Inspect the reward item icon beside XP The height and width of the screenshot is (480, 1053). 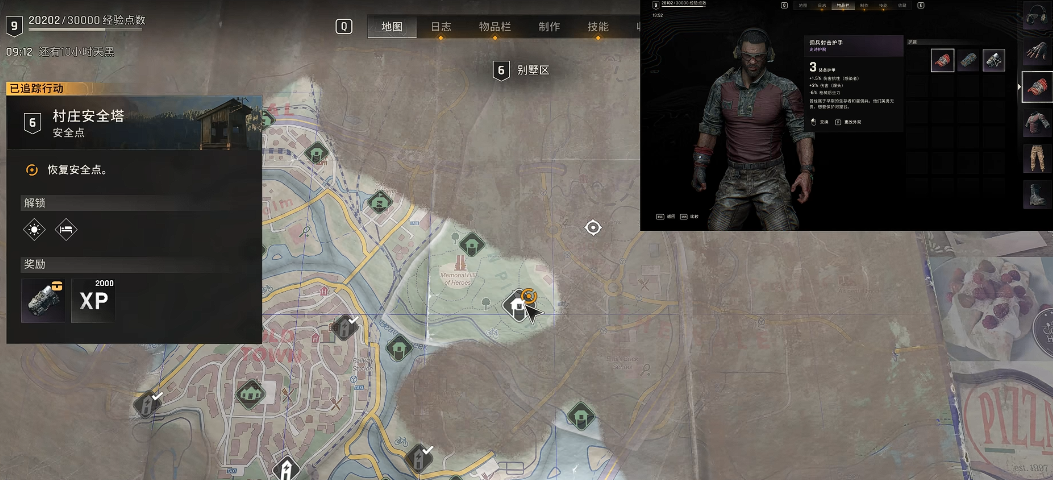(44, 300)
